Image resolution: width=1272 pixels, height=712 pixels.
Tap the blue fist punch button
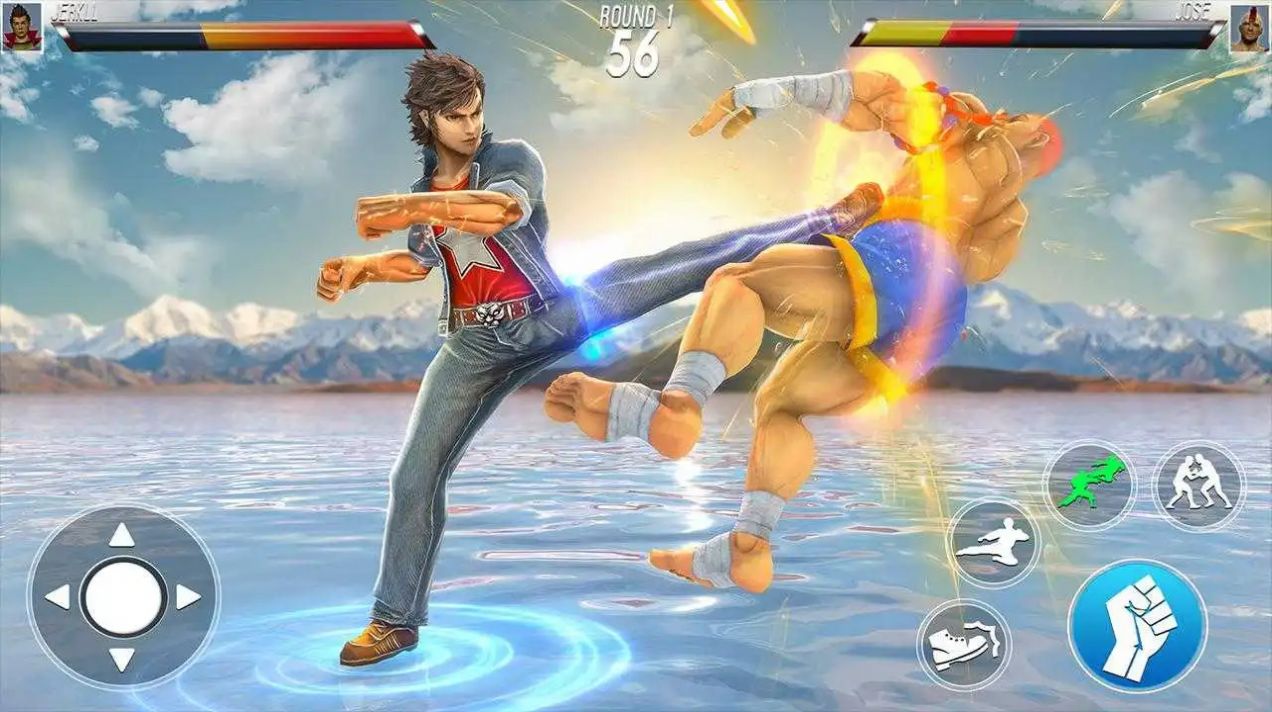click(1137, 626)
